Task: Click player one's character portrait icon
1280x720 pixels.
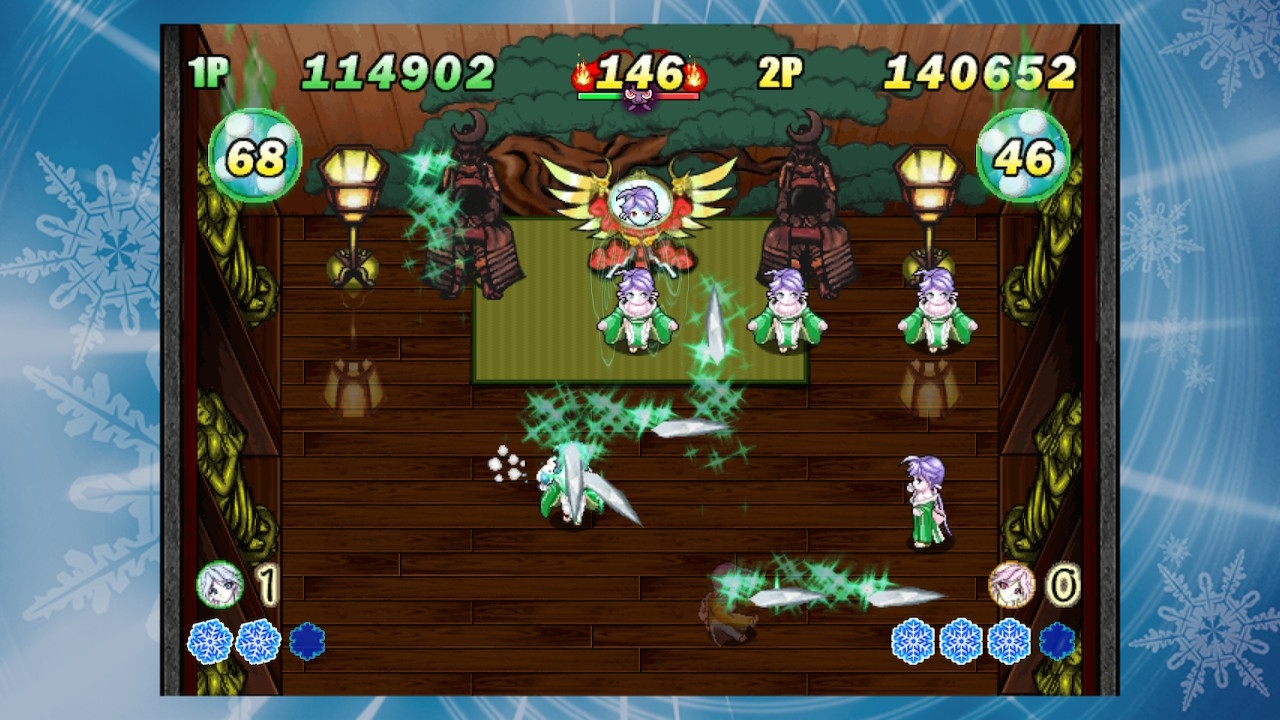Action: [220, 585]
